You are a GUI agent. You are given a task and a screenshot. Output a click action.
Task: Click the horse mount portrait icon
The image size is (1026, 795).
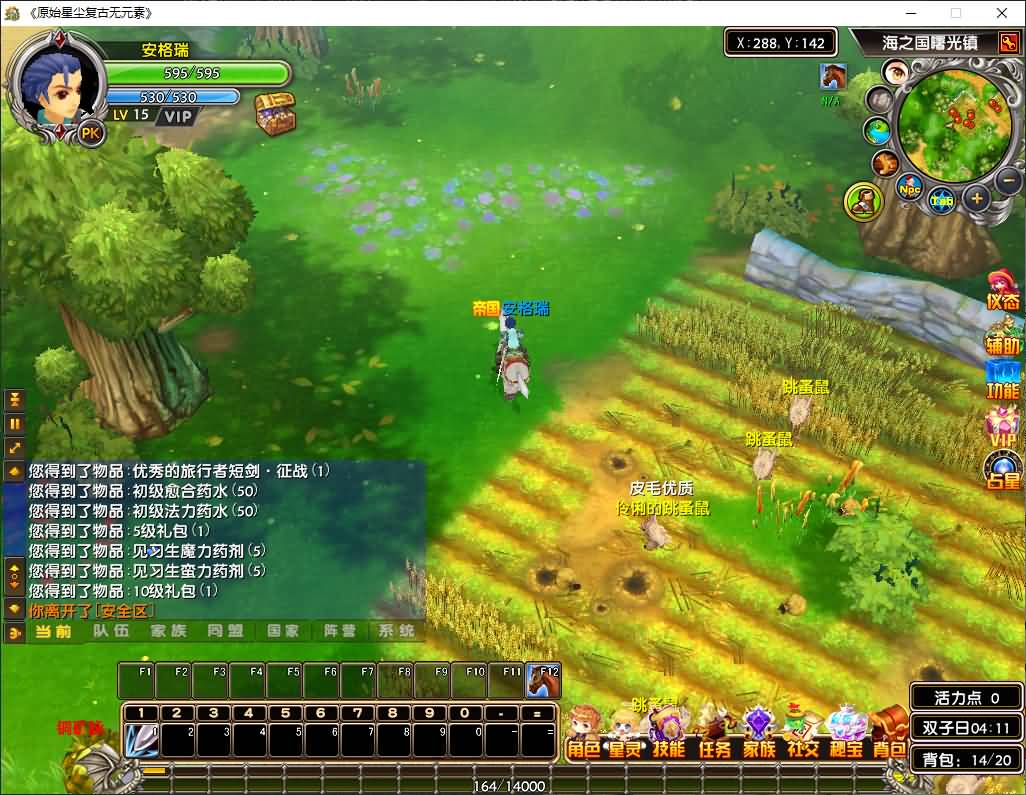click(x=832, y=76)
